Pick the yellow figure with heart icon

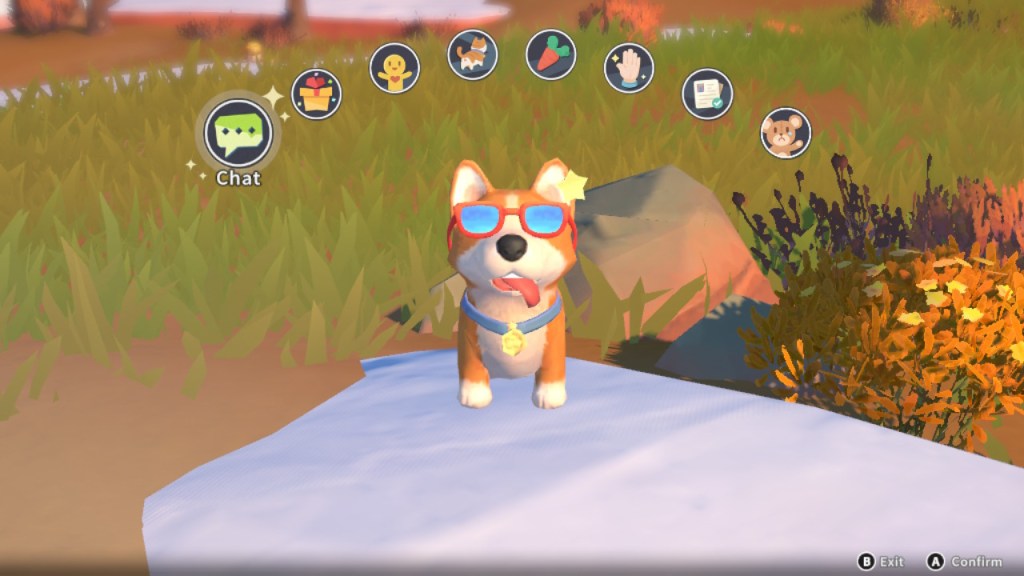(394, 68)
